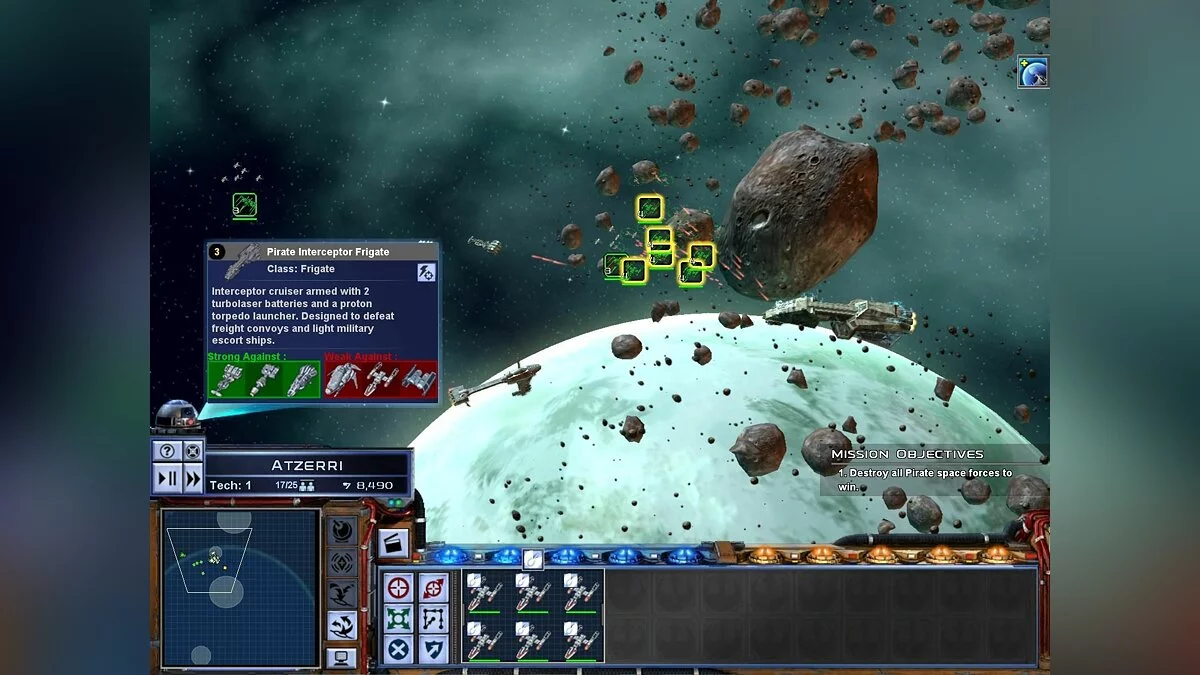Viewport: 1200px width, 675px height.
Task: Activate the lit swirling arrows retreat button
Action: coord(342,625)
